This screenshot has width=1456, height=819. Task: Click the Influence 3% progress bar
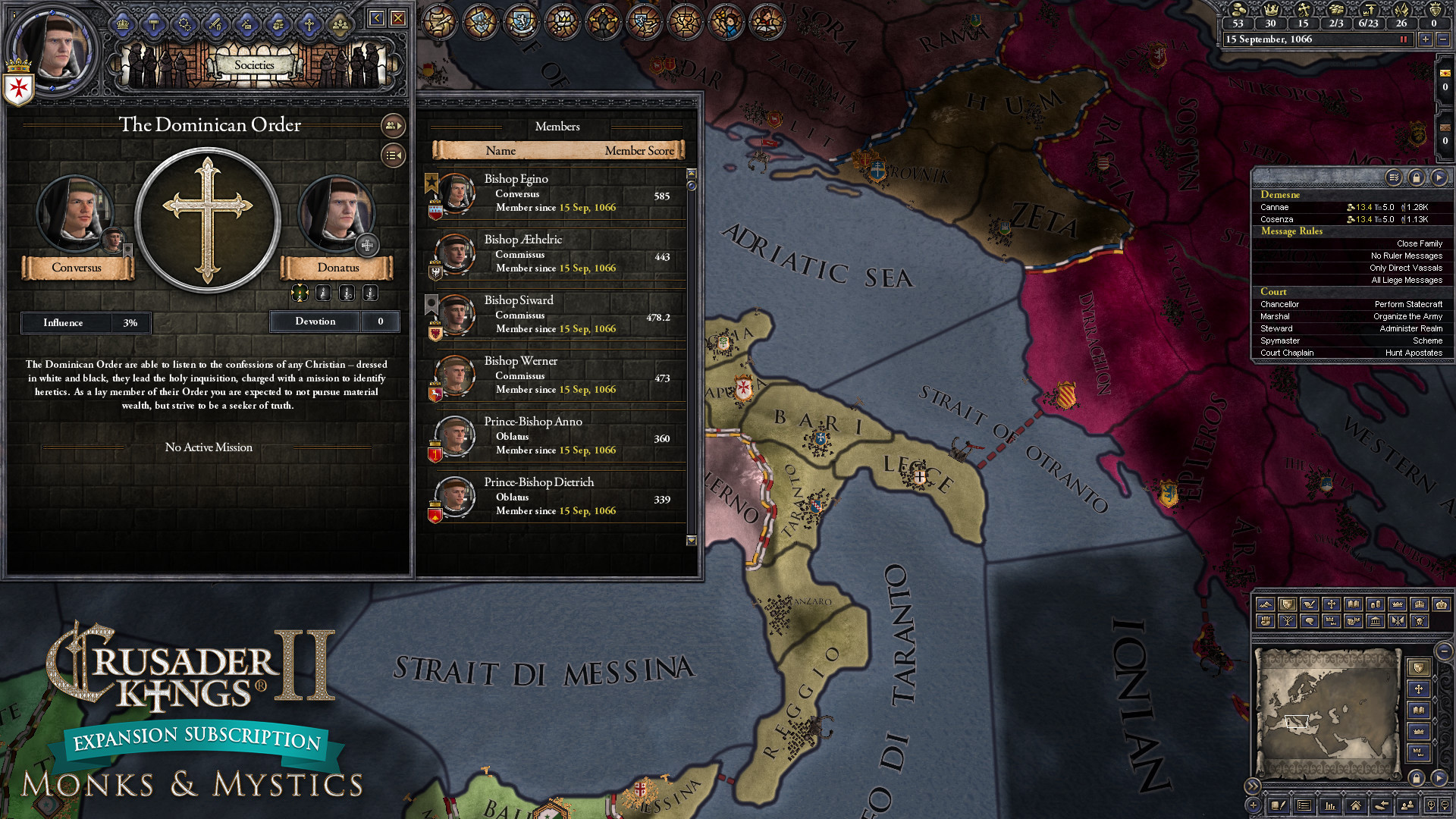(85, 322)
